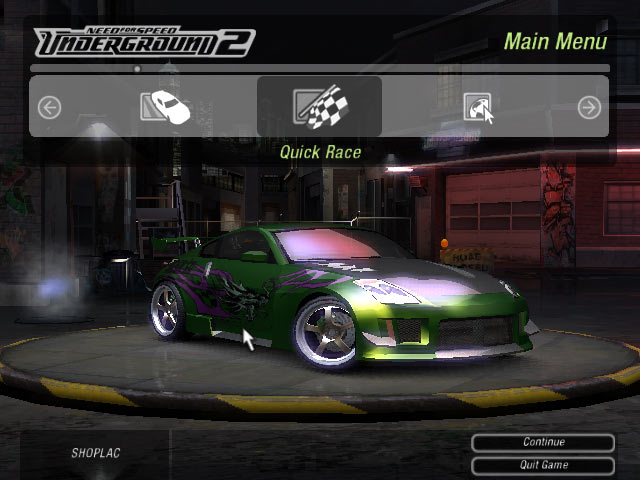Click the left arrow to scroll menu
This screenshot has width=640, height=480.
[49, 107]
